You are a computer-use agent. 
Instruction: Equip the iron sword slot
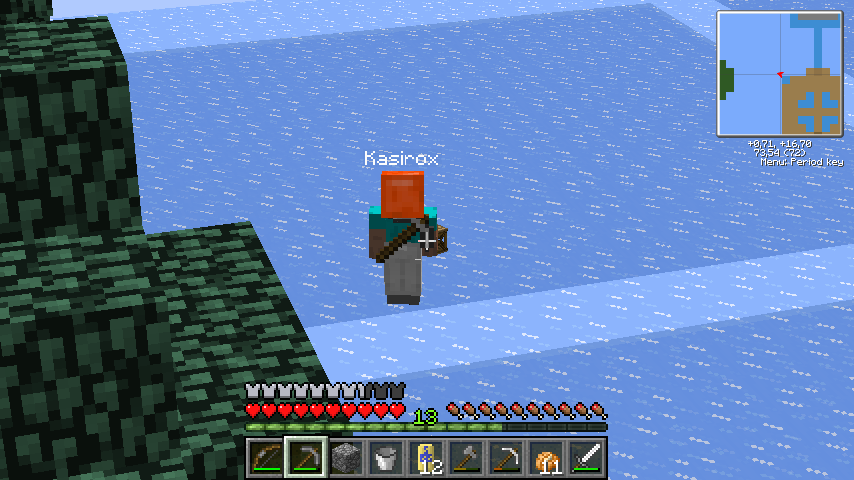click(x=585, y=459)
